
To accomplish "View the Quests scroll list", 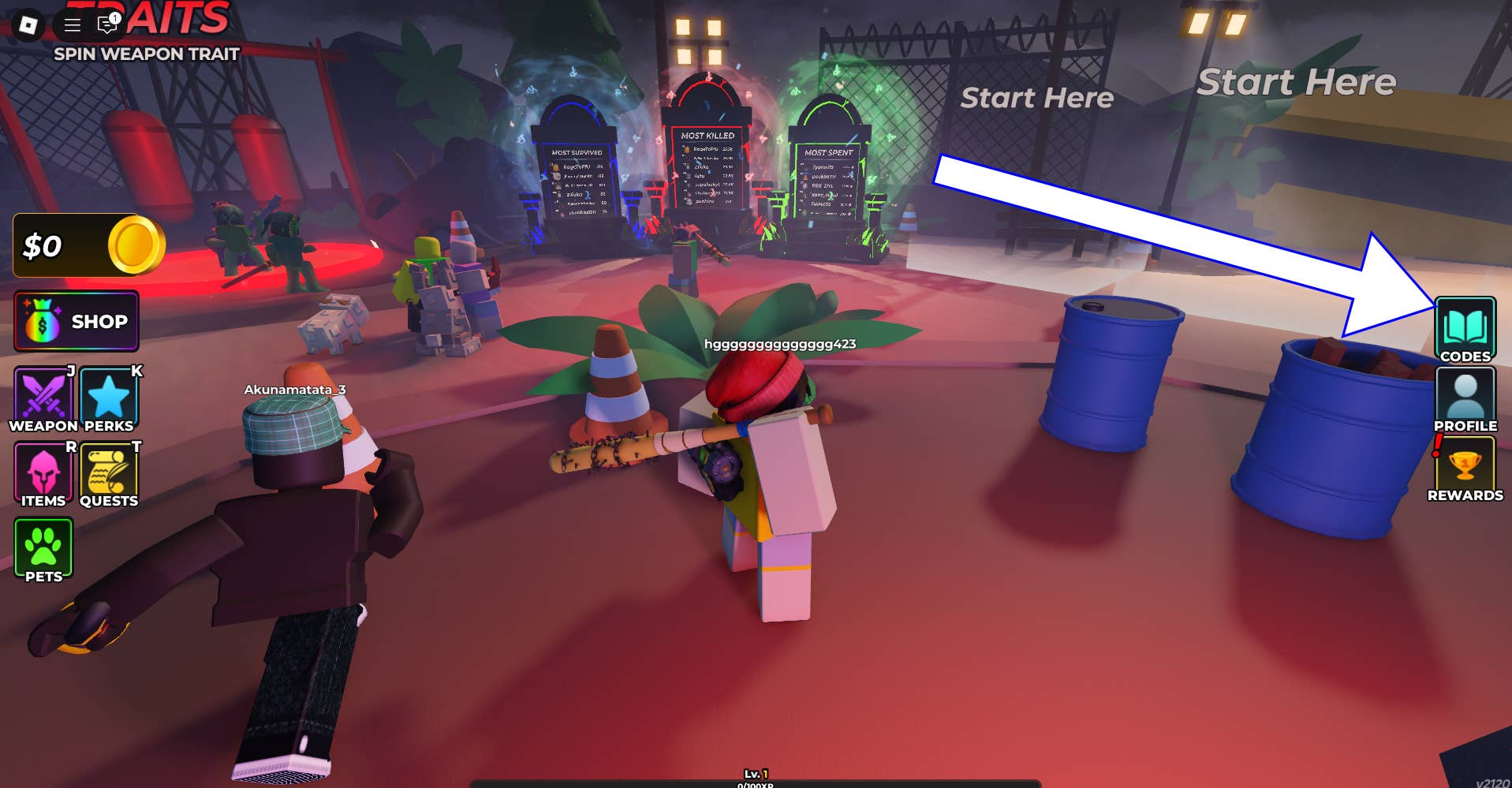I will click(x=109, y=473).
